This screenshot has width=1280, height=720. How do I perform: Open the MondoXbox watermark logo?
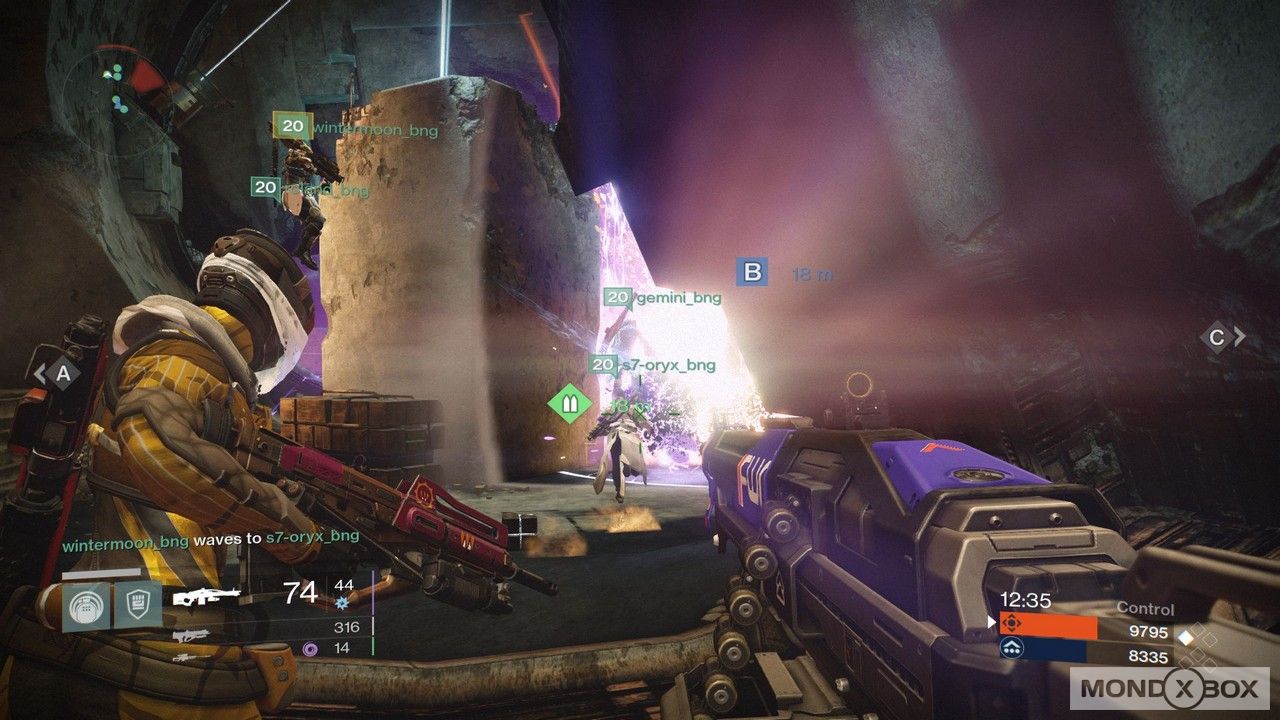pos(1170,688)
